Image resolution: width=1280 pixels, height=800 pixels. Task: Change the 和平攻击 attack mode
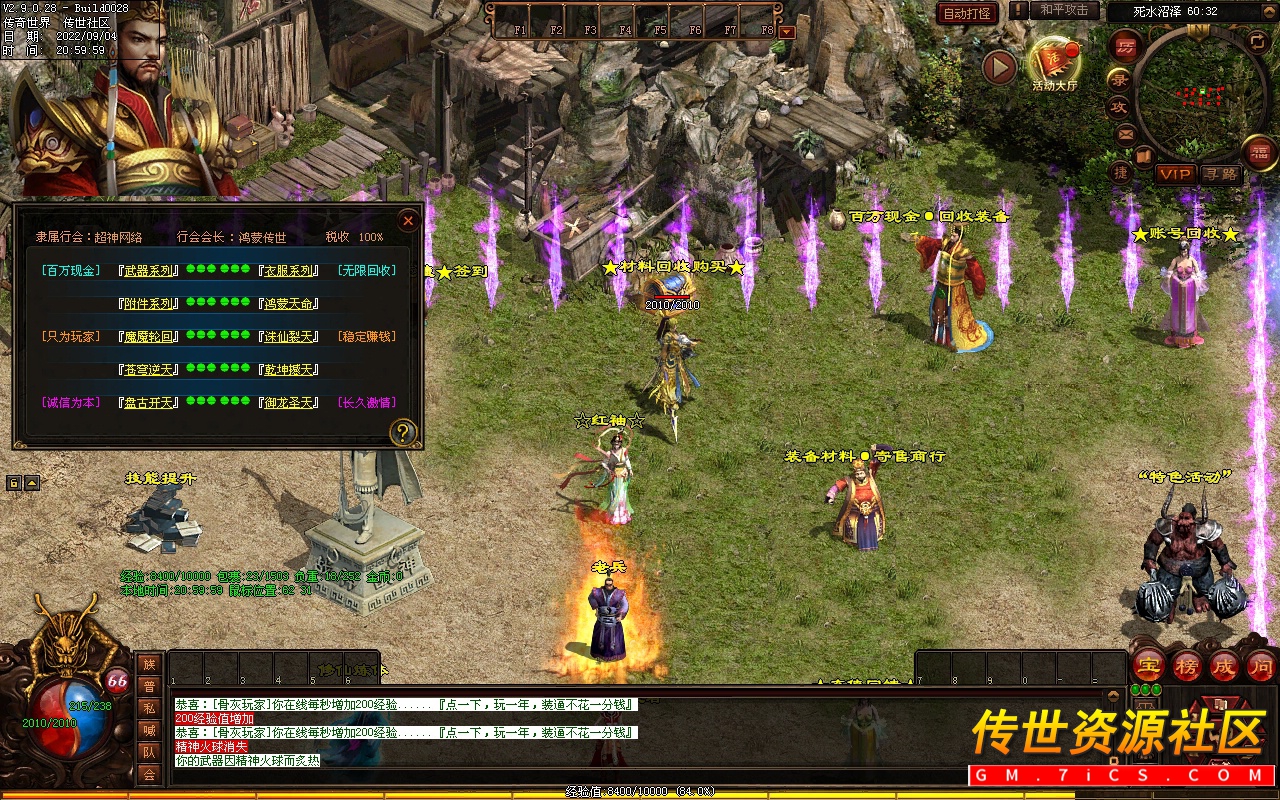point(1063,10)
